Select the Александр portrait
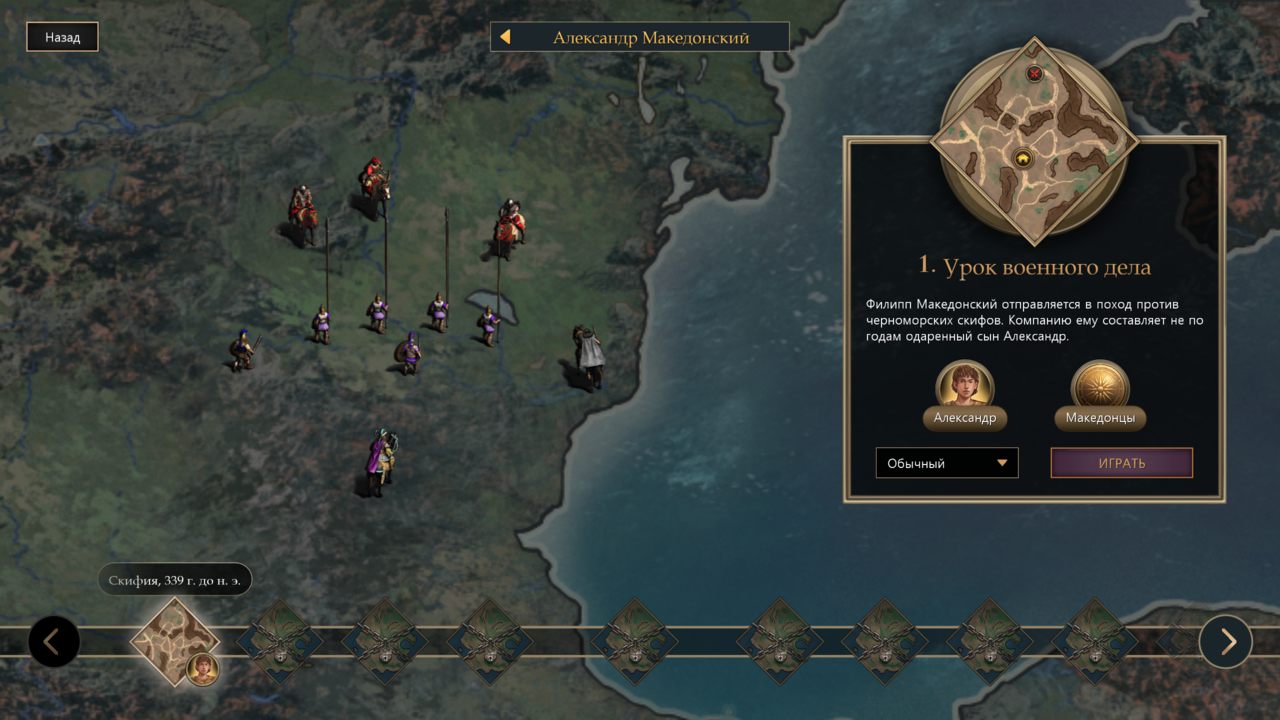 click(964, 387)
